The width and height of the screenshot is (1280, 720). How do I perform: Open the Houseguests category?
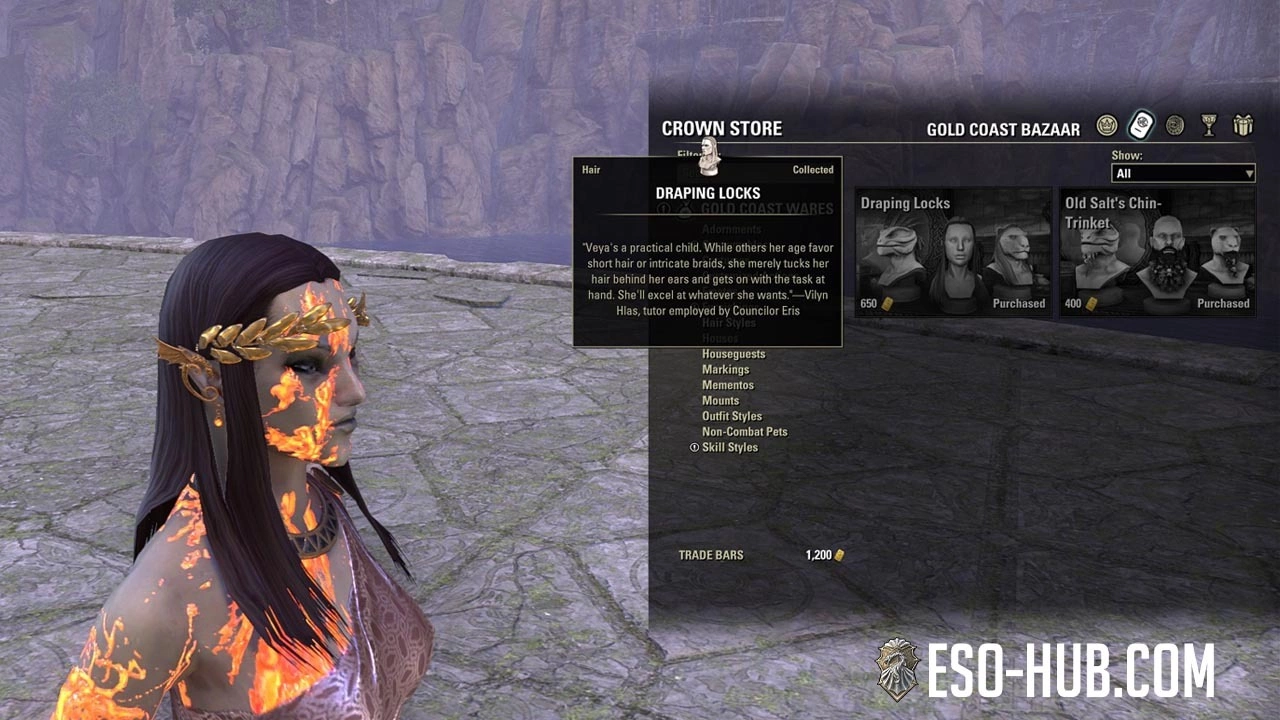(x=733, y=354)
